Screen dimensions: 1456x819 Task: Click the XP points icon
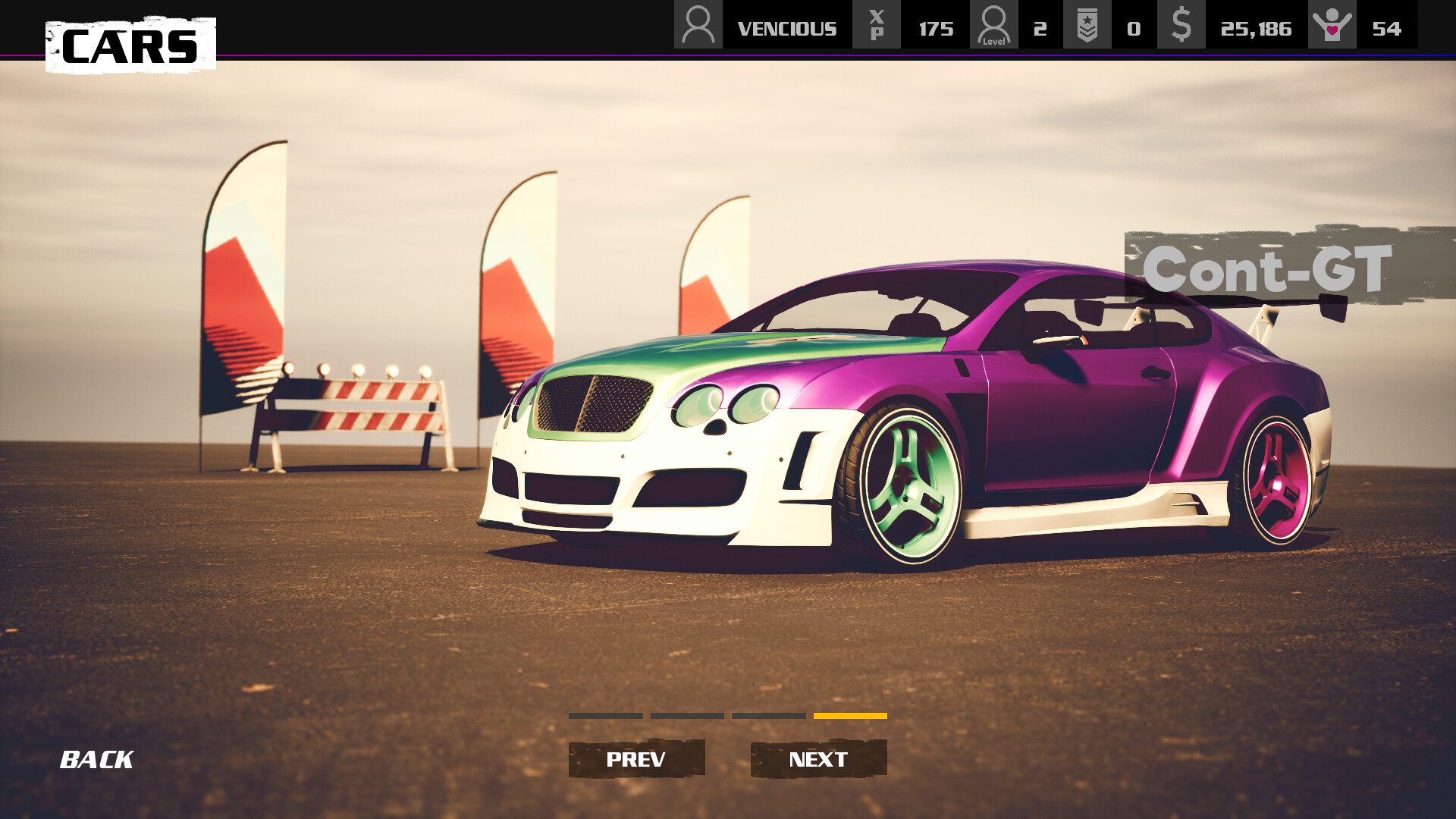(x=876, y=25)
